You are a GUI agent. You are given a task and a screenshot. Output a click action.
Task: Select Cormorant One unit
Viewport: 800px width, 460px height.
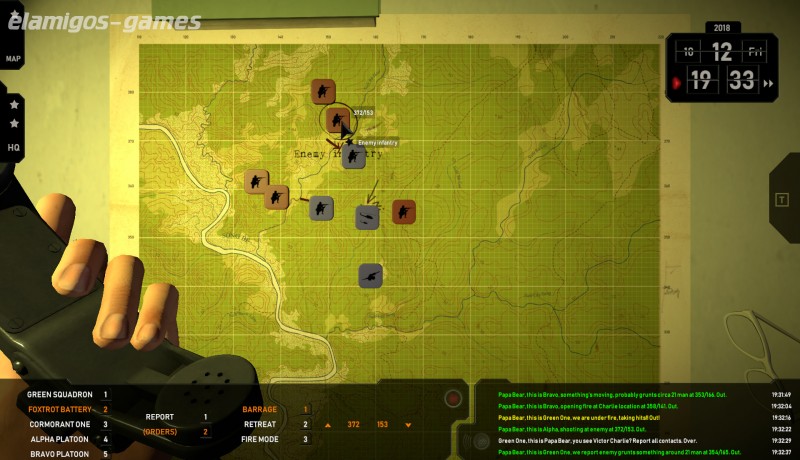tap(60, 424)
